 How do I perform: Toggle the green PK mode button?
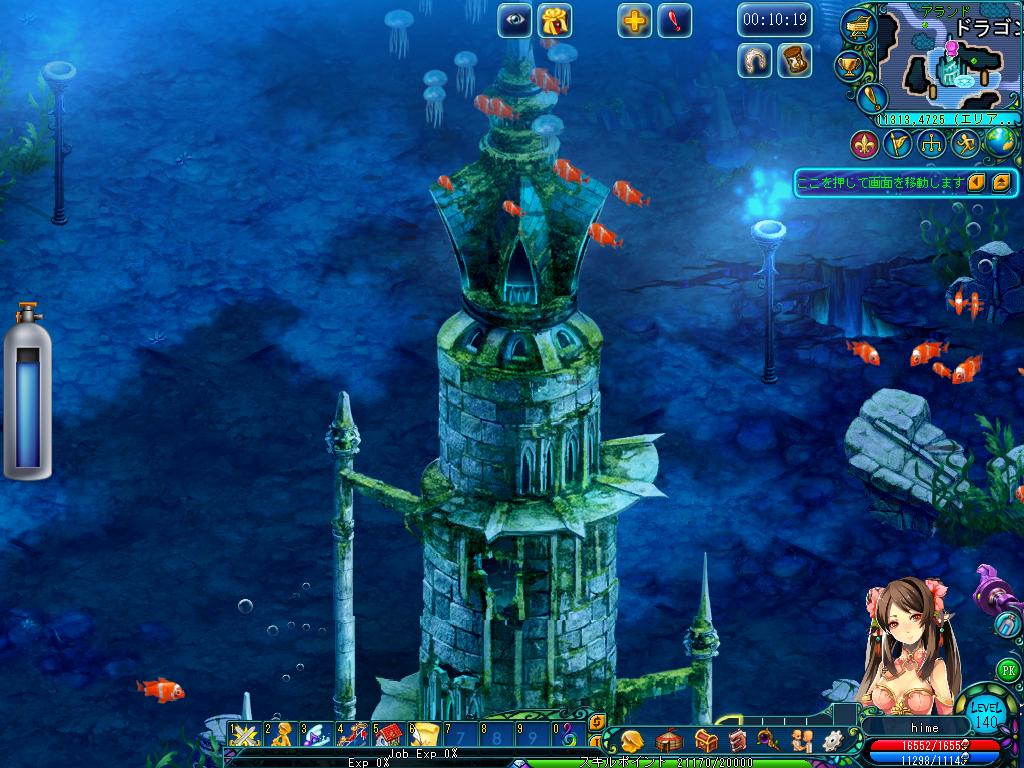[x=1009, y=669]
